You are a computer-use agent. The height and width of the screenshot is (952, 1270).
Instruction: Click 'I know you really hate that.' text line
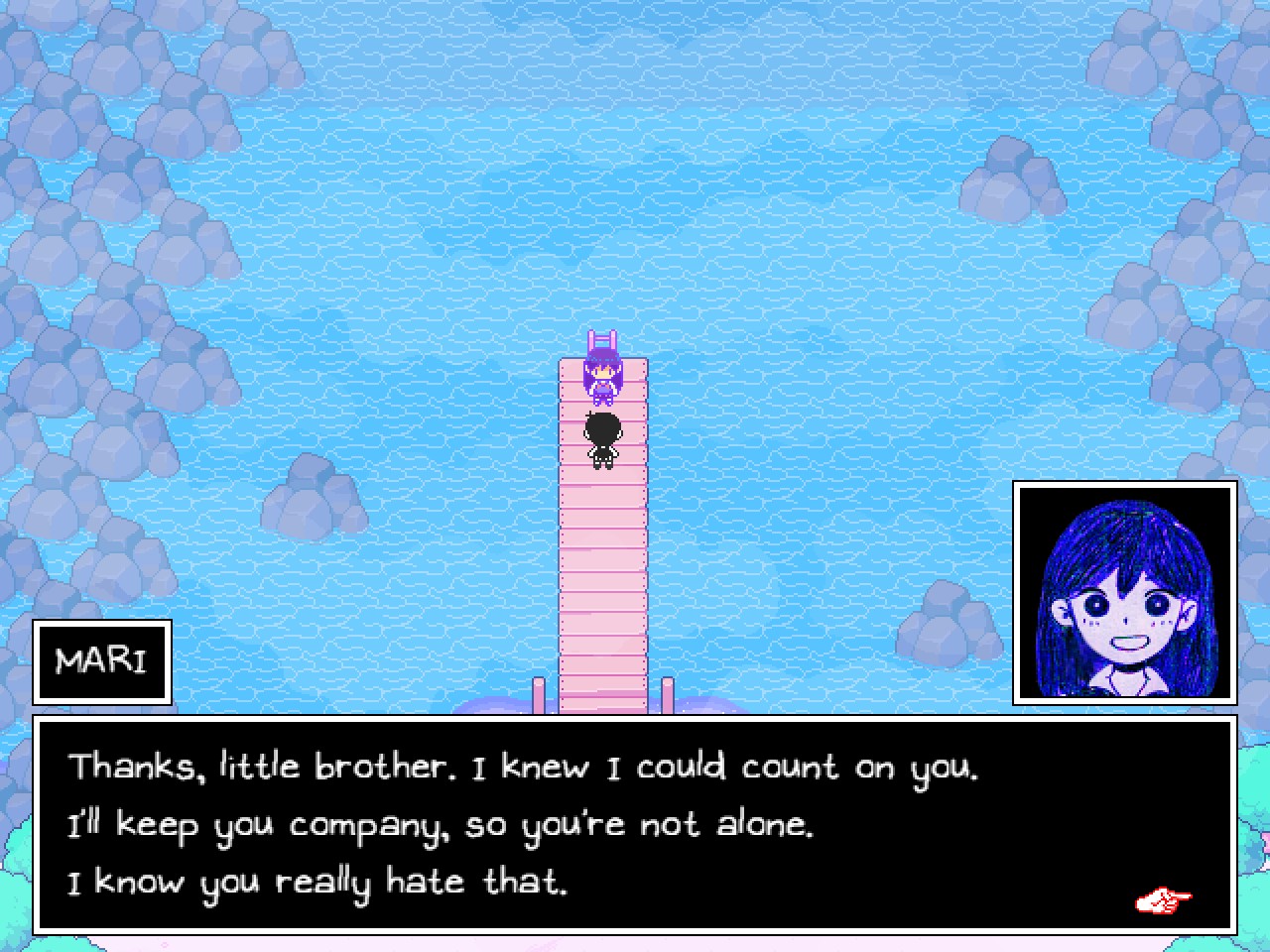coord(317,881)
